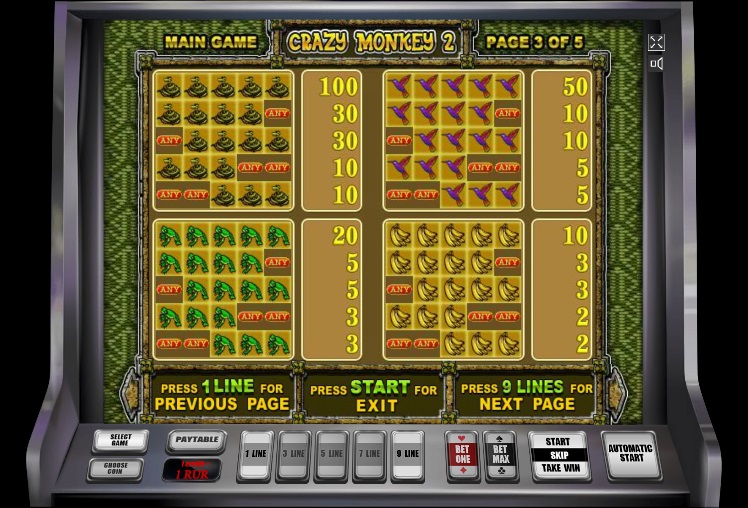748x508 pixels.
Task: Click the Select Game button
Action: (120, 440)
